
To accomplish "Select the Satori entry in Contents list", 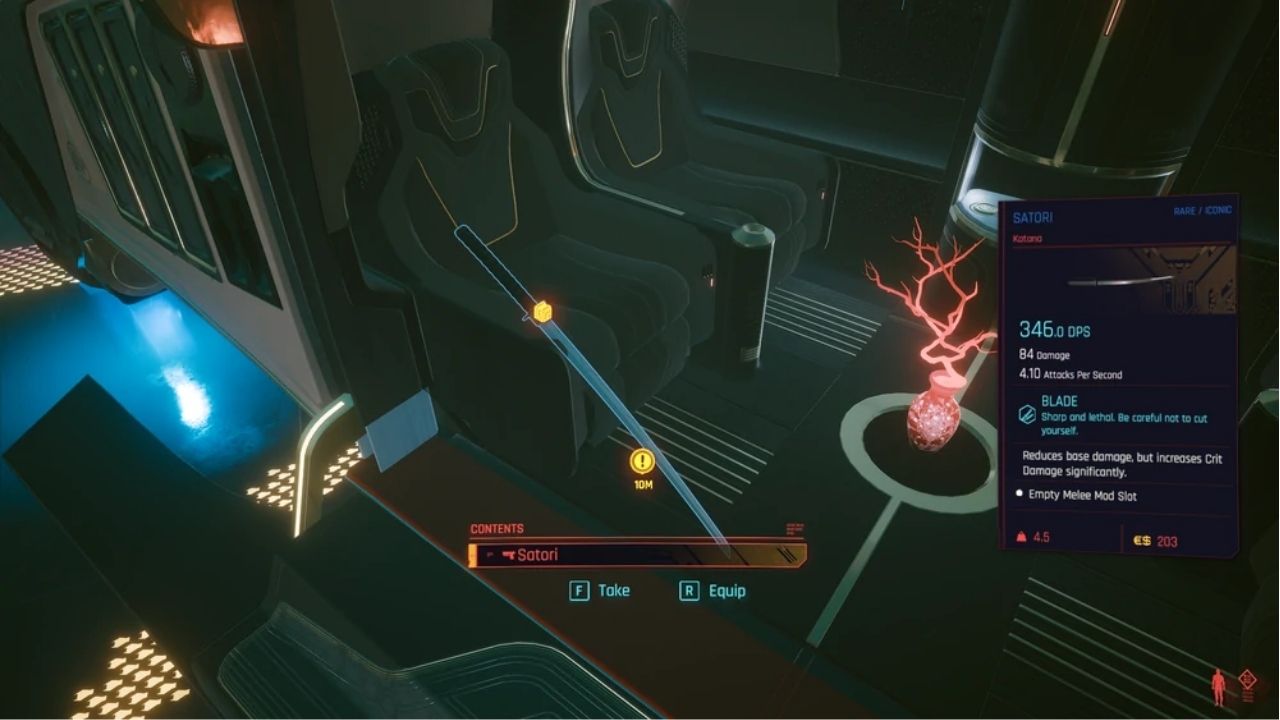I will point(637,555).
